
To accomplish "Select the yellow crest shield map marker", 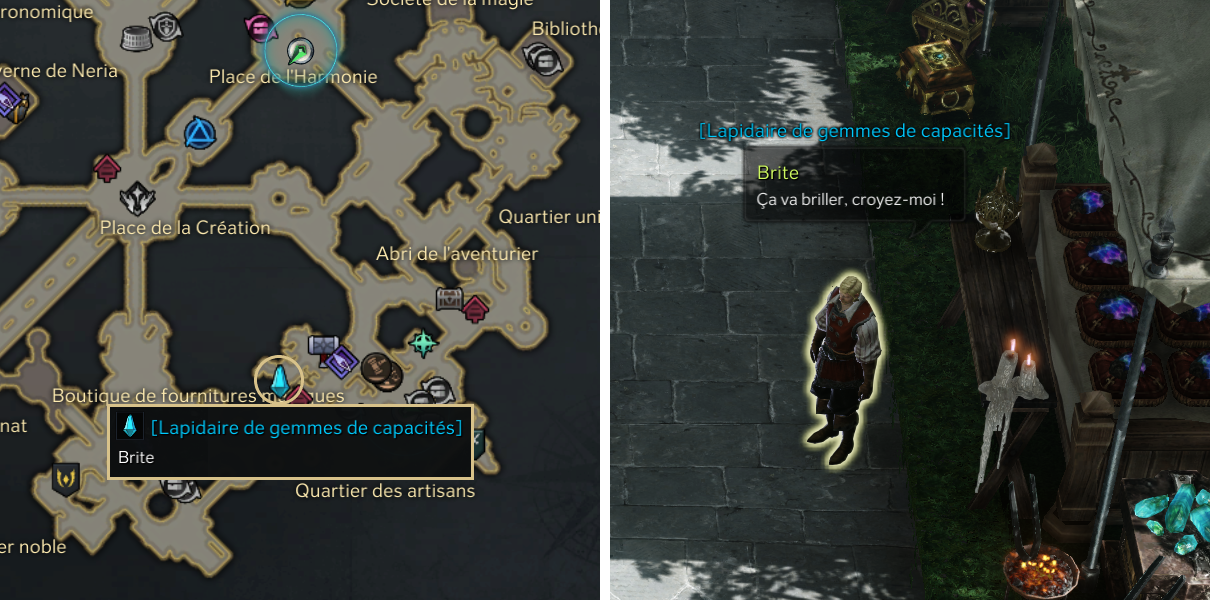I will [x=66, y=477].
